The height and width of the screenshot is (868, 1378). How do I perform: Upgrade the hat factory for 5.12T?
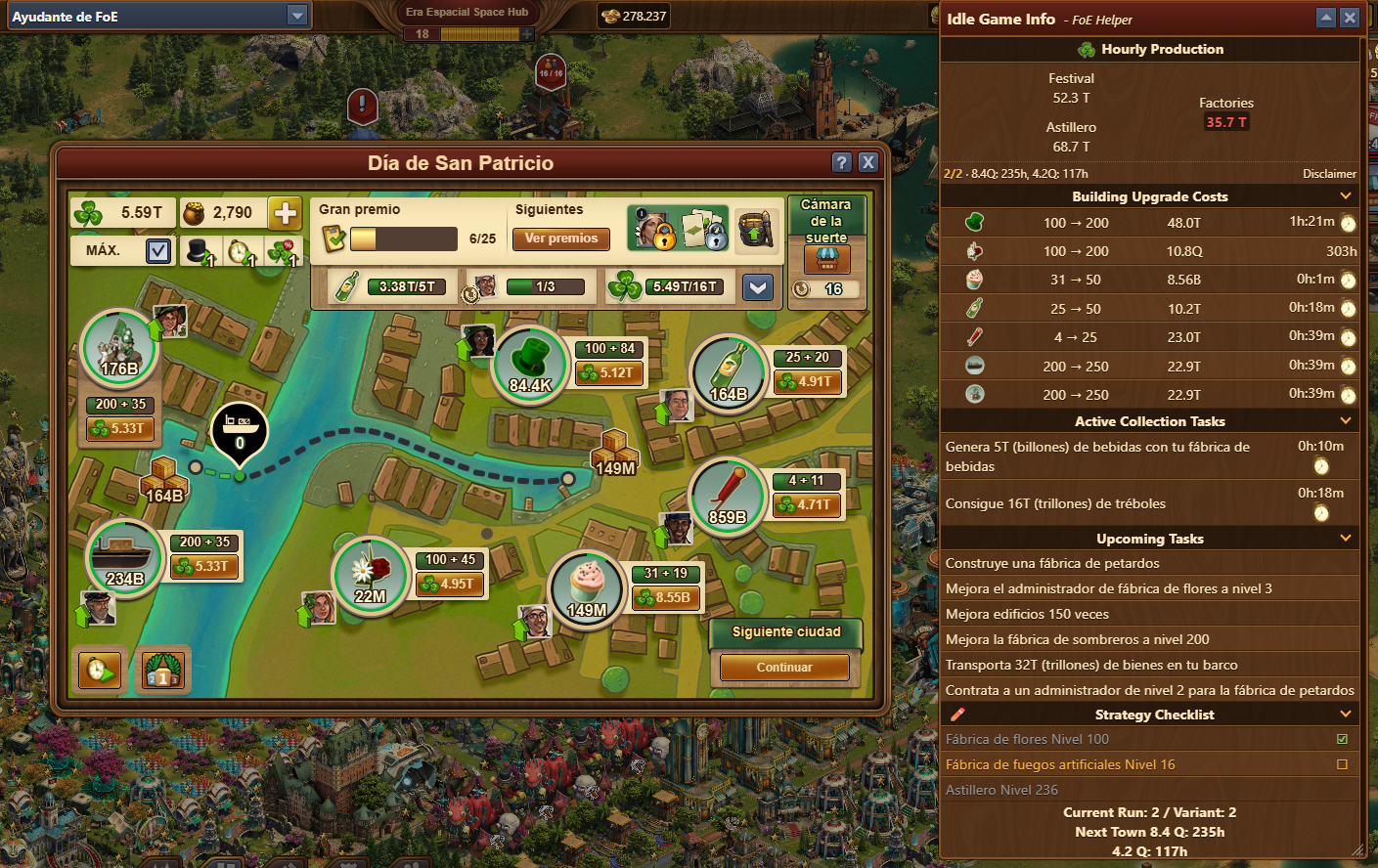[x=609, y=372]
